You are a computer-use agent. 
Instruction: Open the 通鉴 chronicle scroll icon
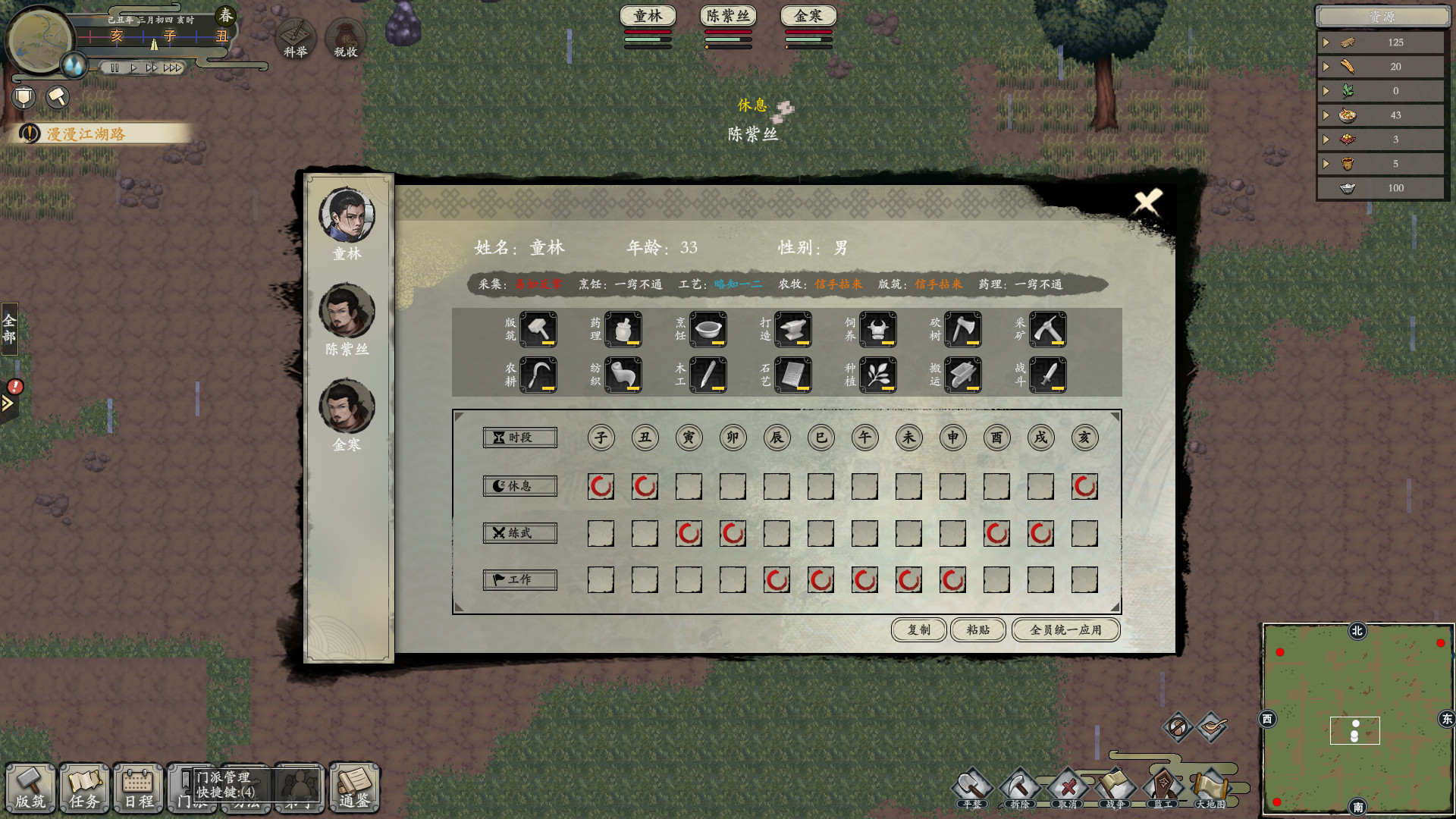point(353,789)
